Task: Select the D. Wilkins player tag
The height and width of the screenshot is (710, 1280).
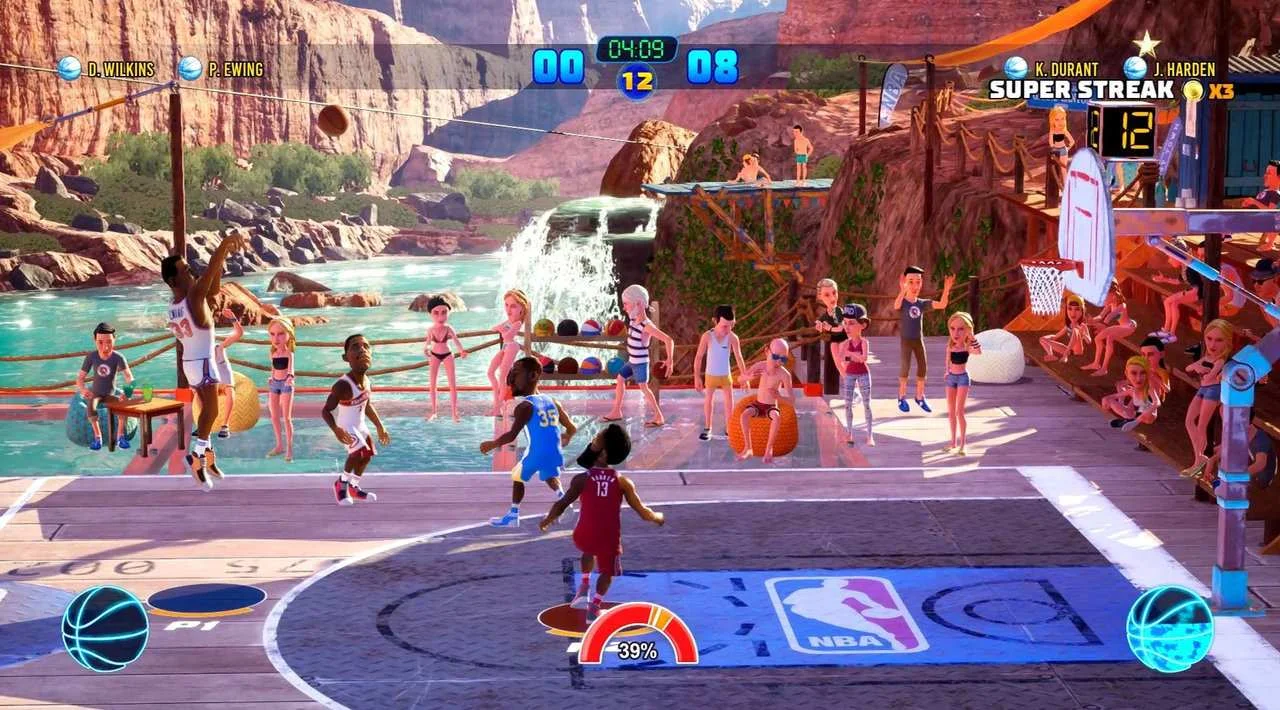Action: [x=110, y=69]
